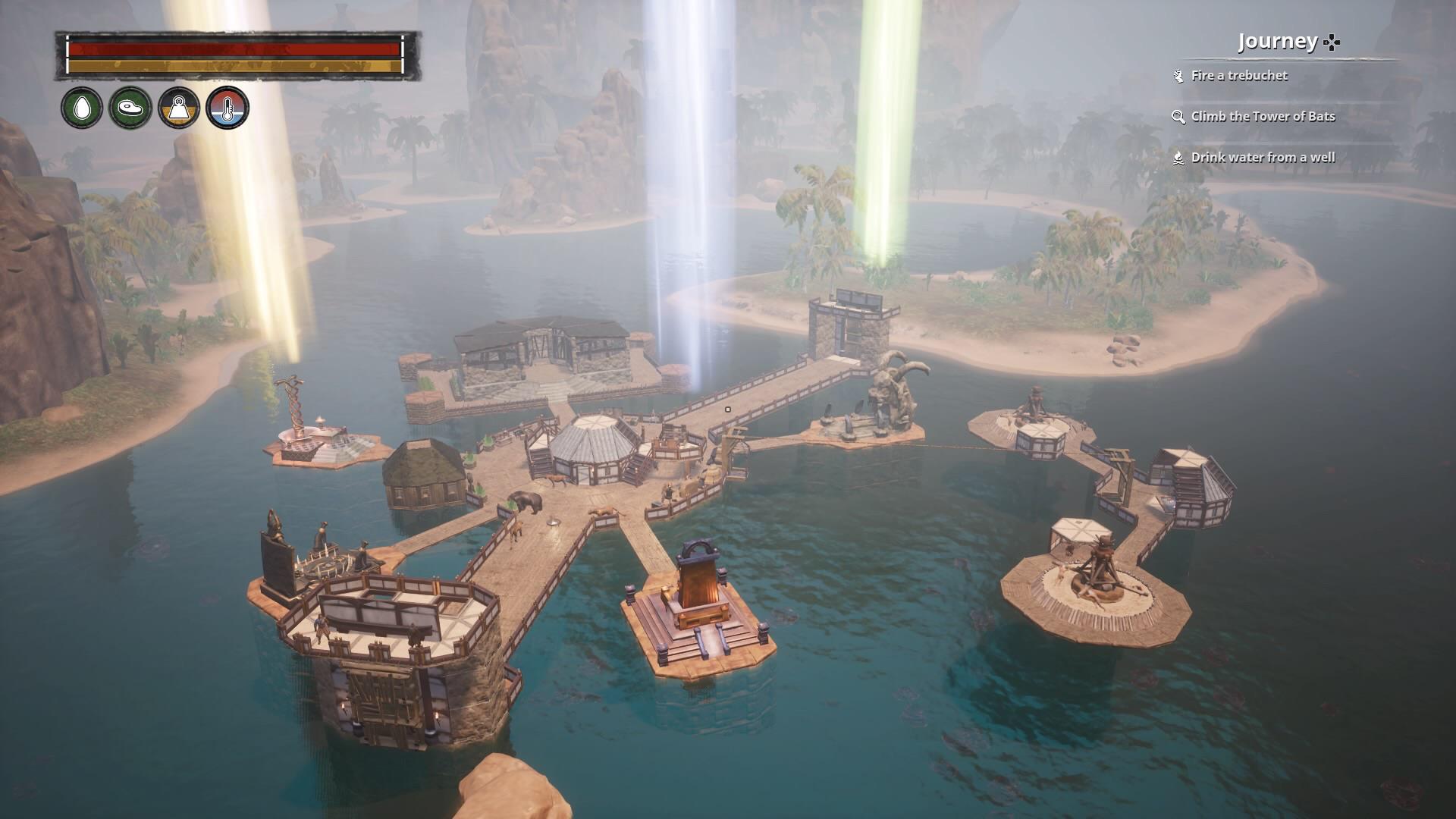Click the temperature thermometer status icon
This screenshot has height=819, width=1456.
click(227, 108)
